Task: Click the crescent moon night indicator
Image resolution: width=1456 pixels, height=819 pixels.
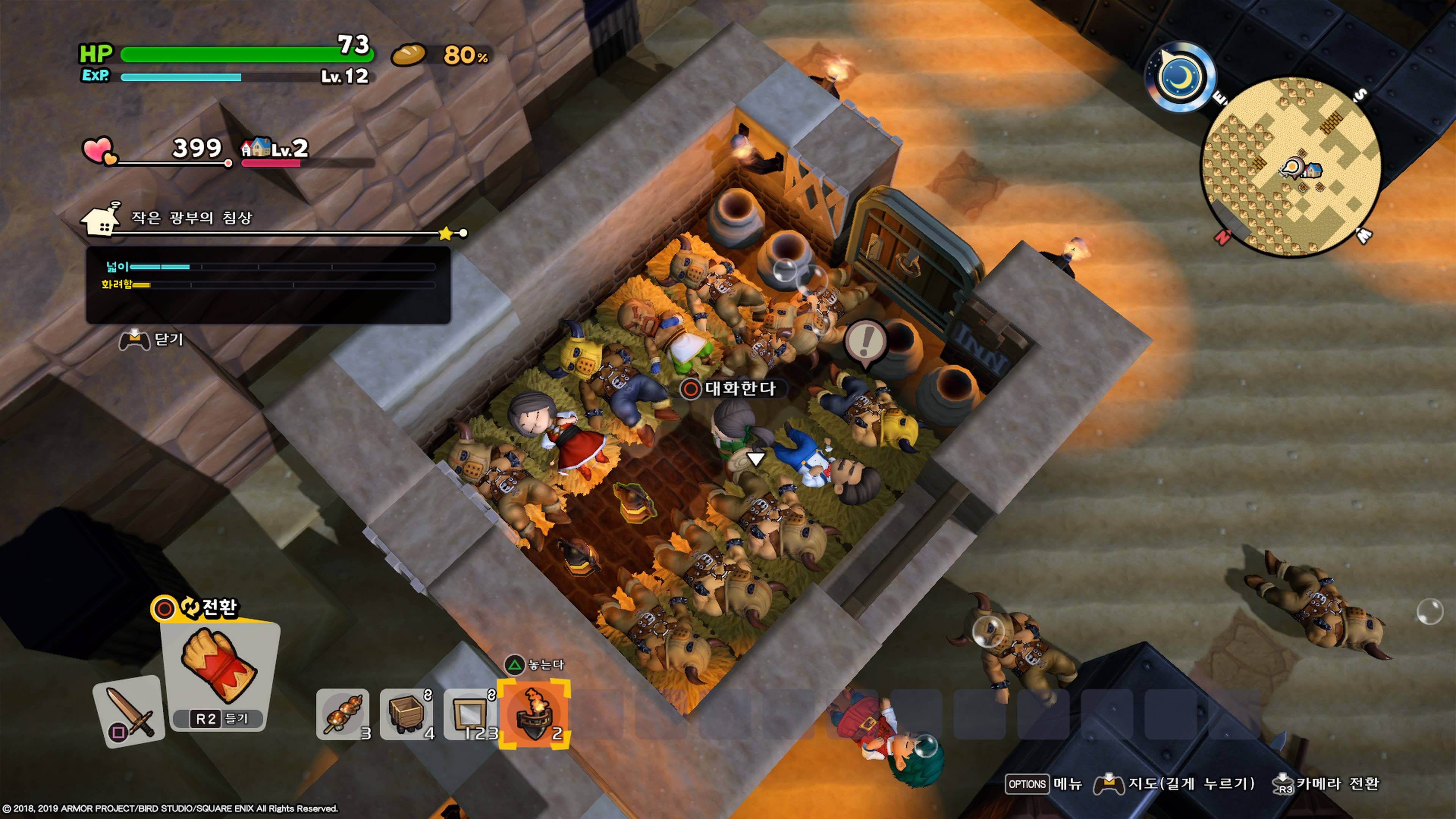Action: click(x=1180, y=78)
